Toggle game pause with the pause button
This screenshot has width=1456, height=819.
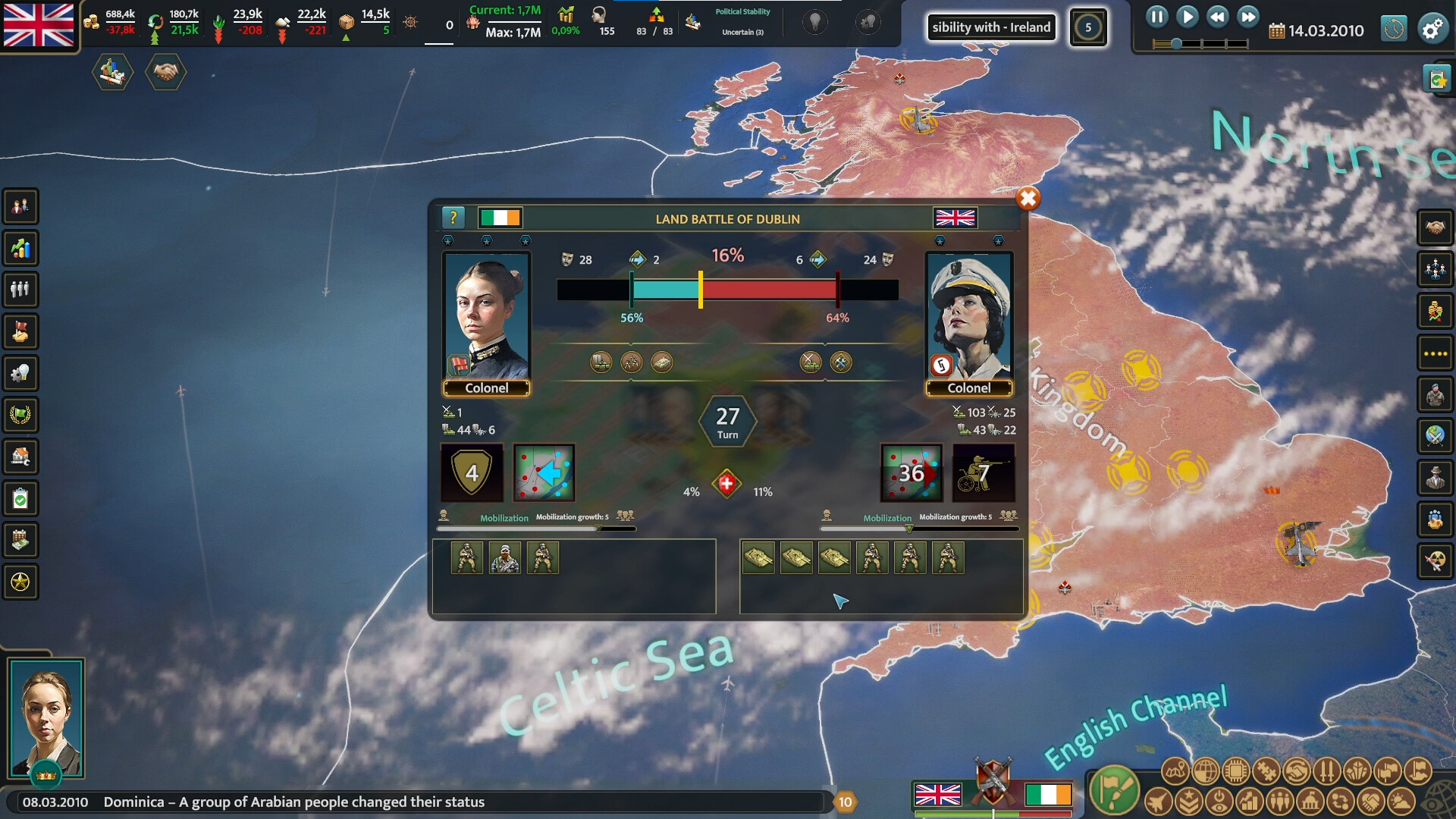1156,17
